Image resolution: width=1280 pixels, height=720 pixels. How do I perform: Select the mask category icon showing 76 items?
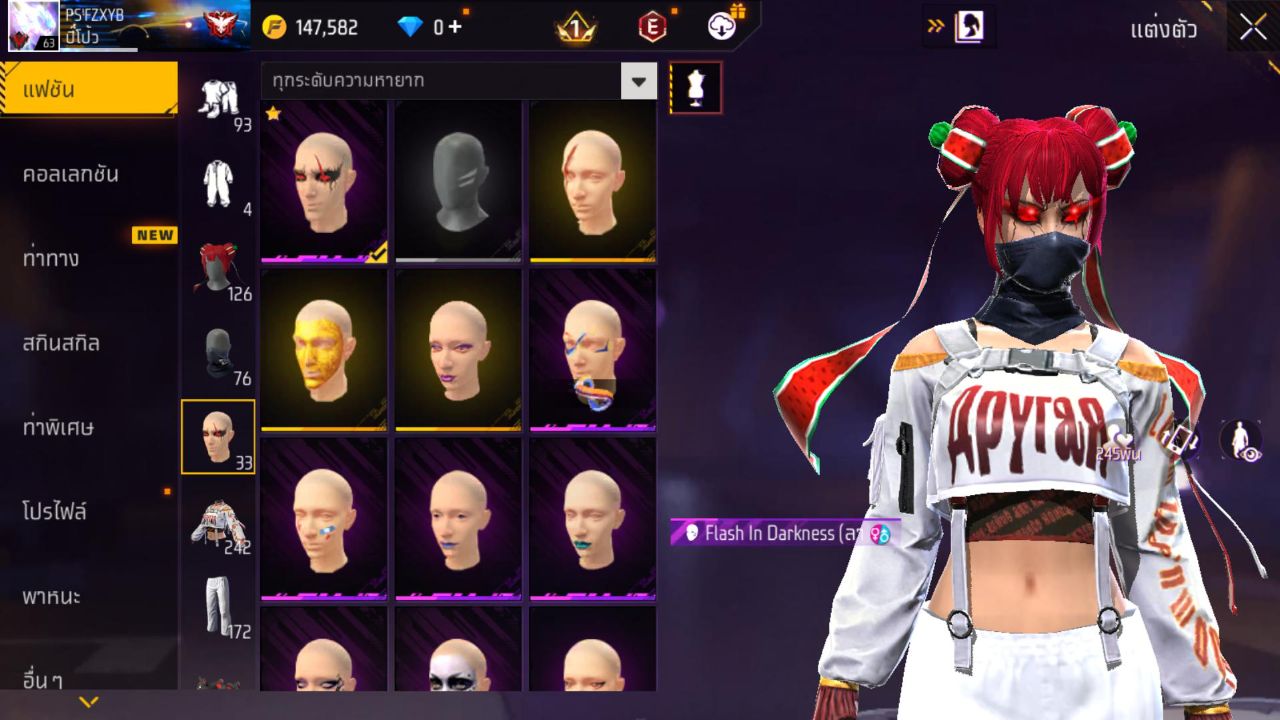point(219,347)
